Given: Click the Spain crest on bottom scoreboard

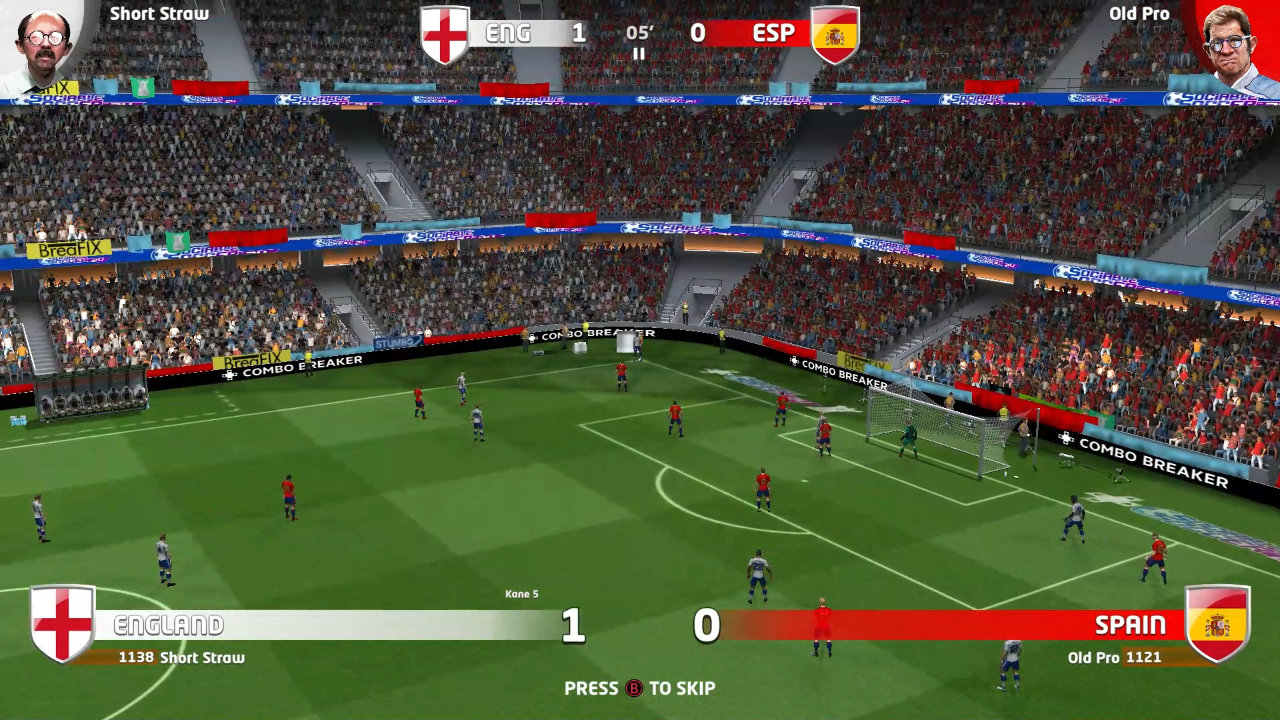Looking at the screenshot, I should (x=1220, y=624).
